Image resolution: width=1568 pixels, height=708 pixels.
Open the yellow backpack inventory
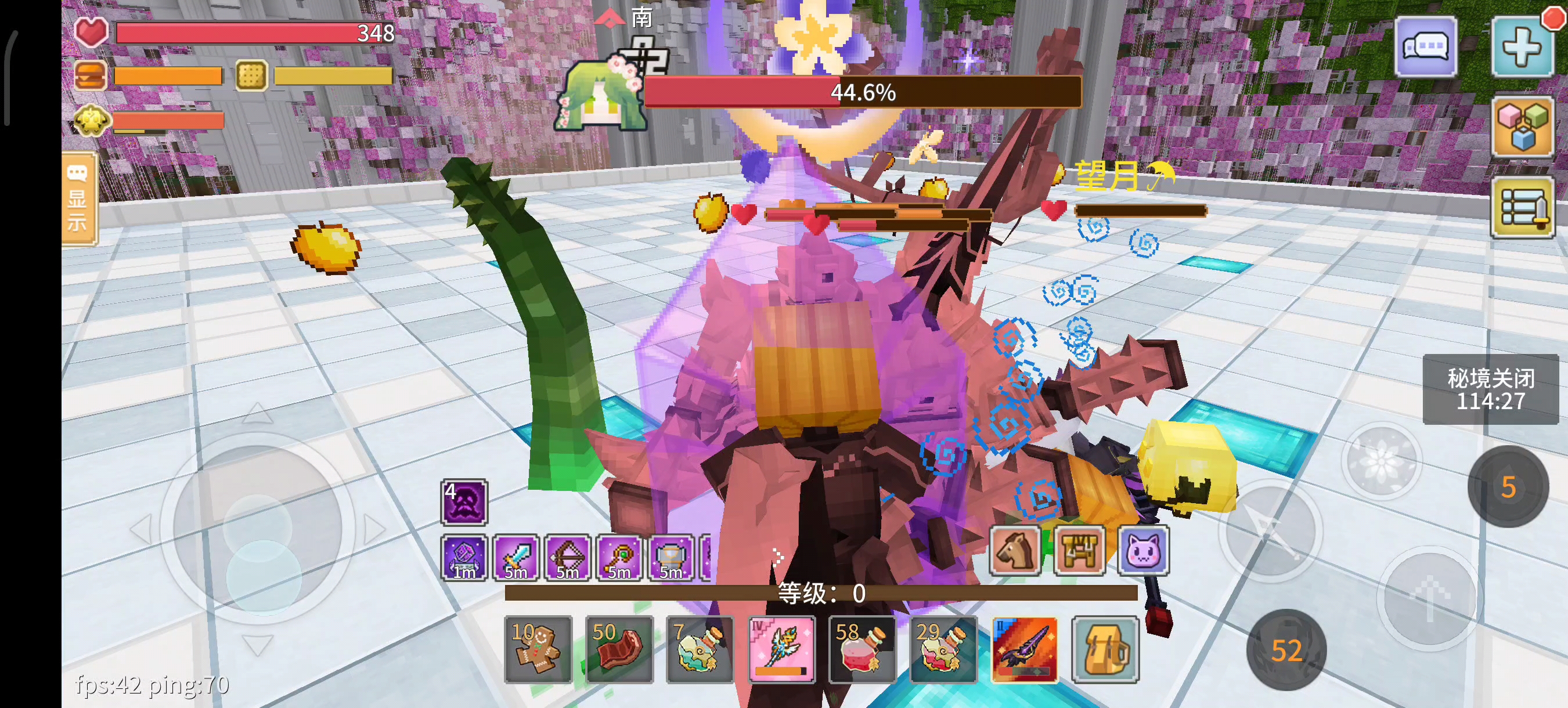[x=1105, y=649]
